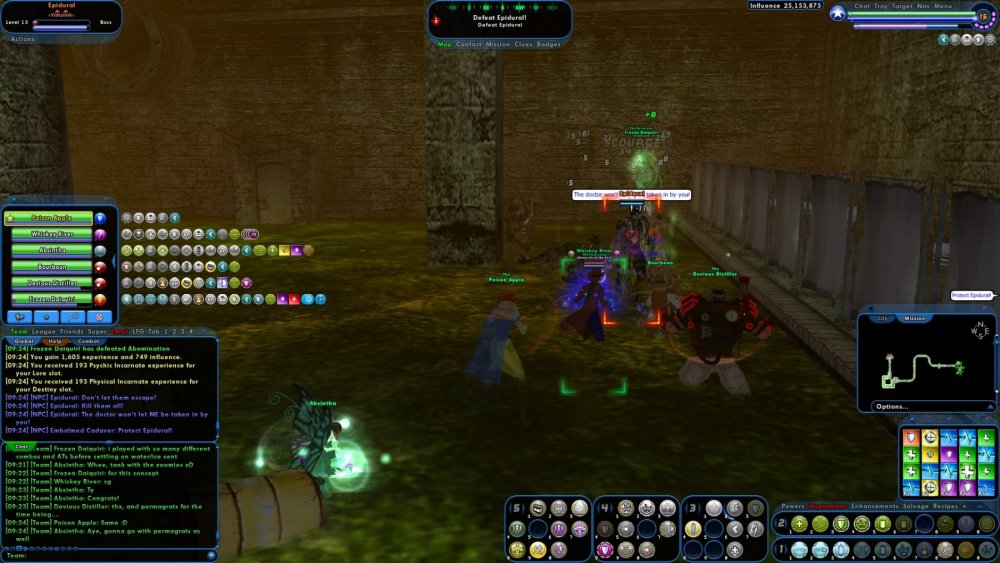Select Whiskey River in the team window
Image resolution: width=1000 pixels, height=563 pixels.
coord(51,234)
